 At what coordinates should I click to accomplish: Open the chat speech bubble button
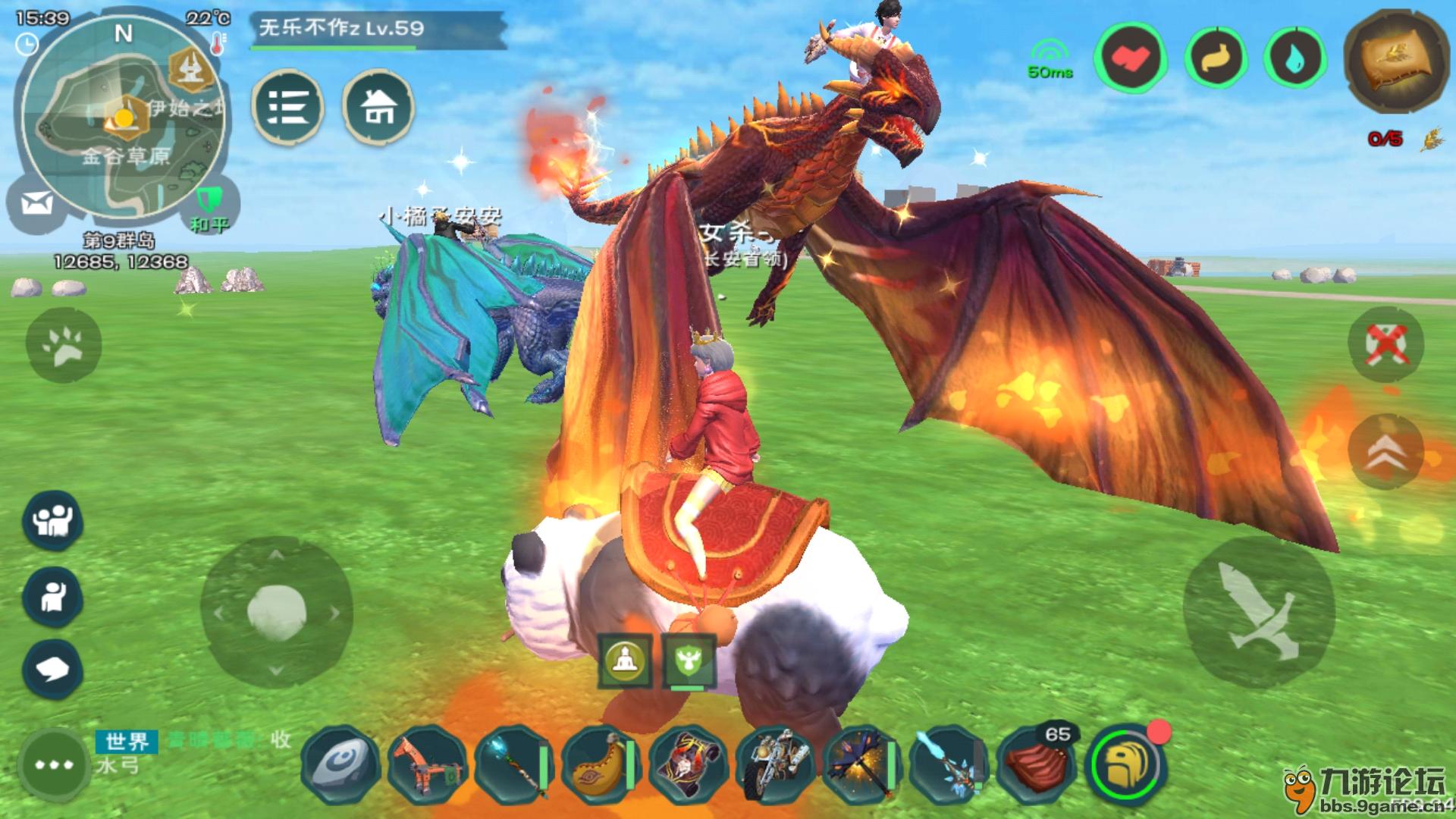click(52, 669)
